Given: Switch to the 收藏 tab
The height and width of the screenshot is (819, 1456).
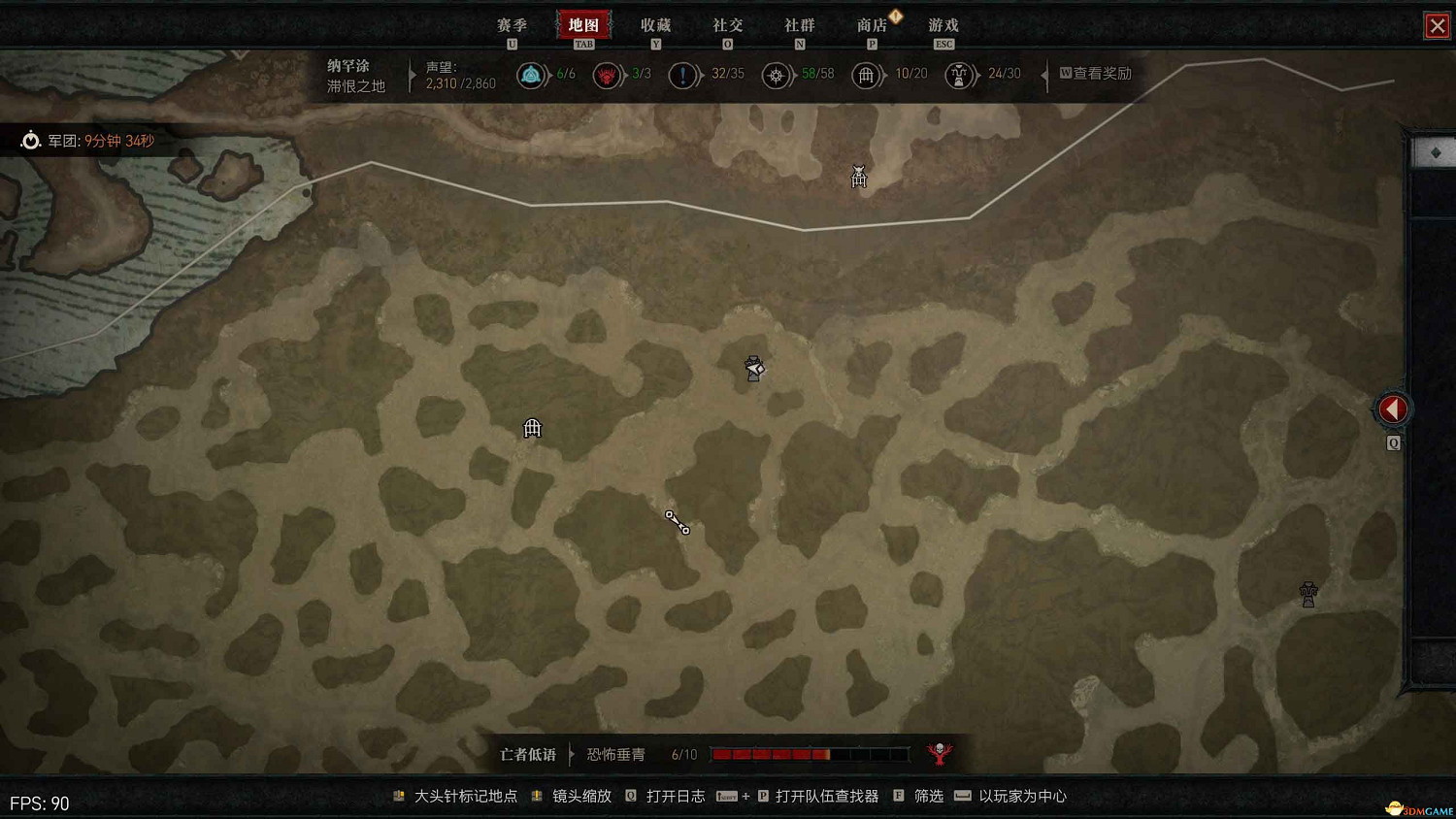Looking at the screenshot, I should click(656, 25).
